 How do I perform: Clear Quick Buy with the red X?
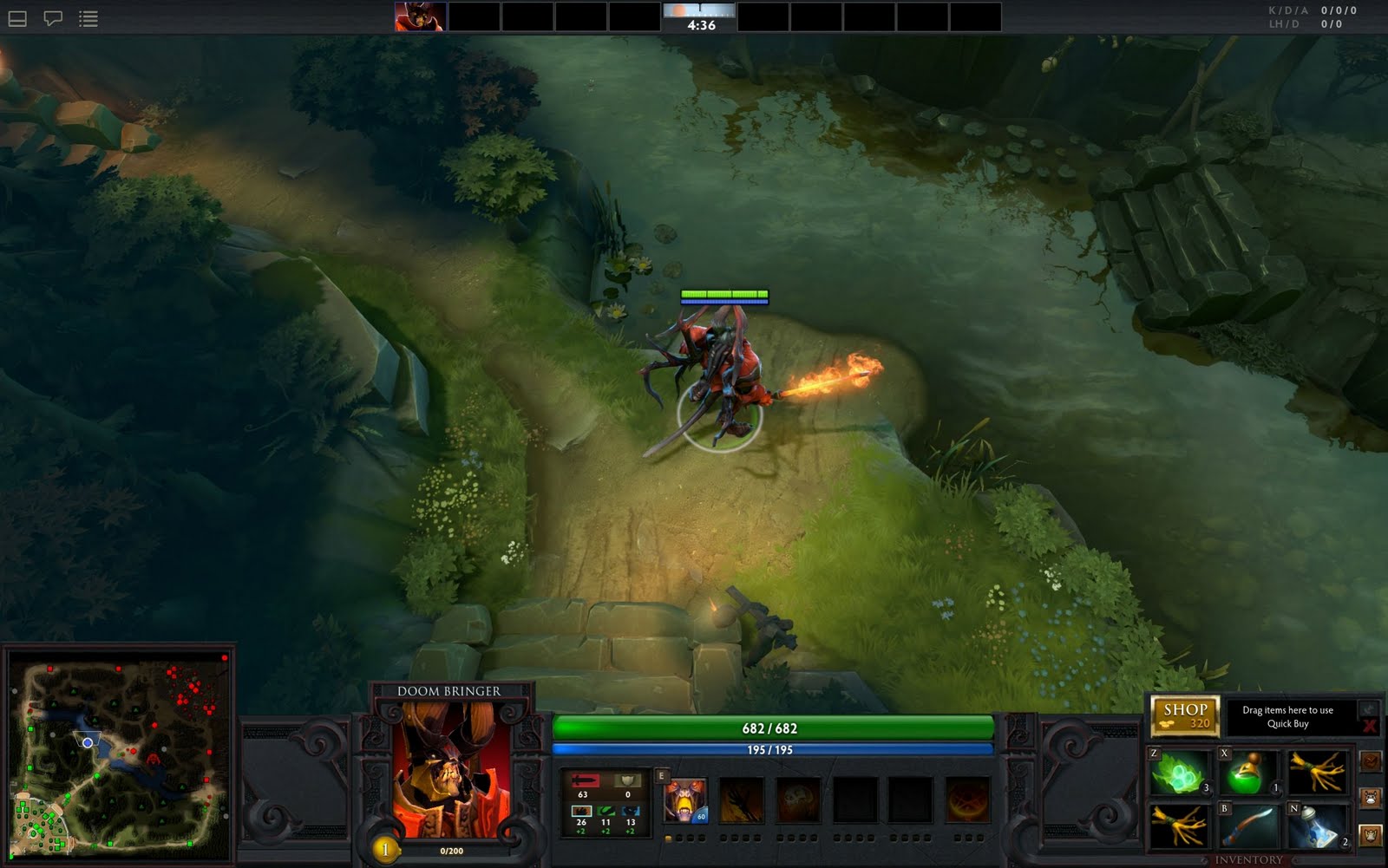click(x=1370, y=725)
